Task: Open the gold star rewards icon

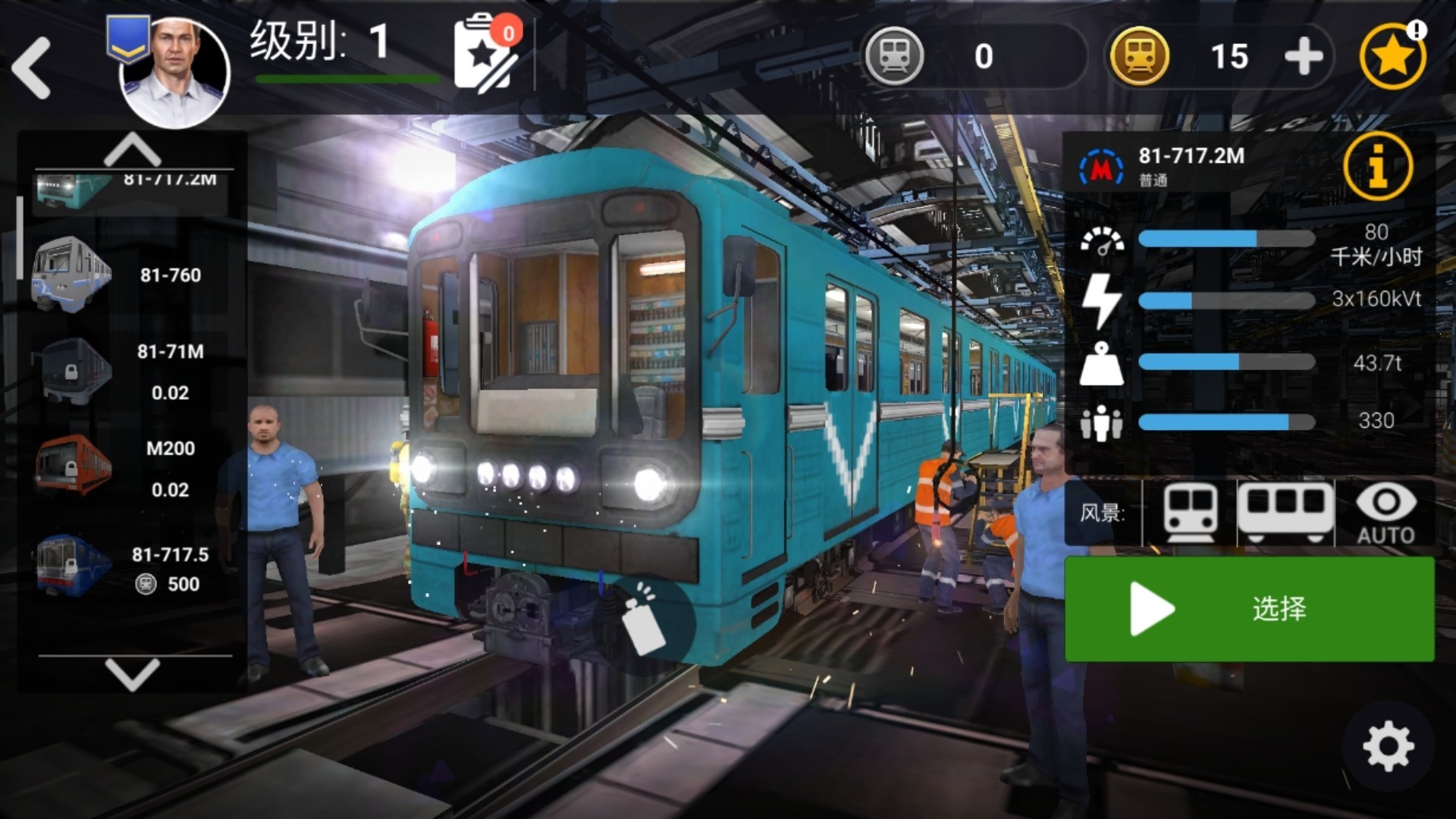Action: 1392,57
